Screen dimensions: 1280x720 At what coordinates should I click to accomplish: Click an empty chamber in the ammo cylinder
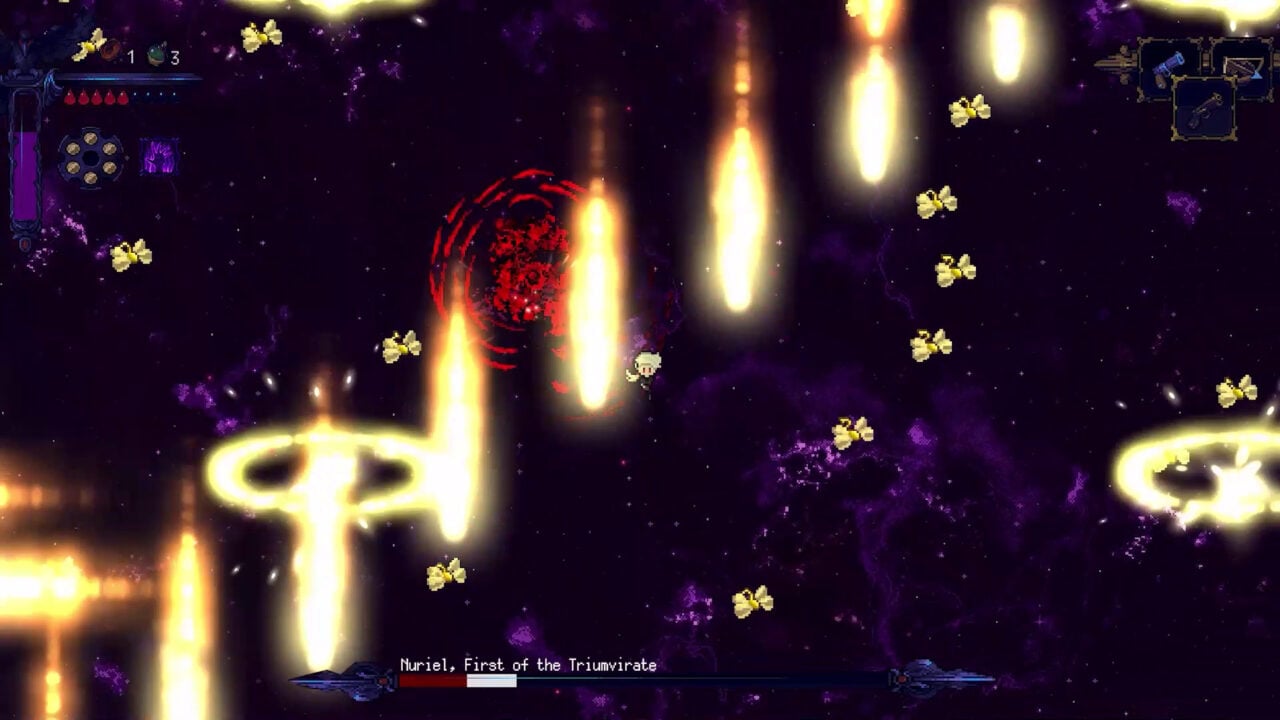(89, 159)
